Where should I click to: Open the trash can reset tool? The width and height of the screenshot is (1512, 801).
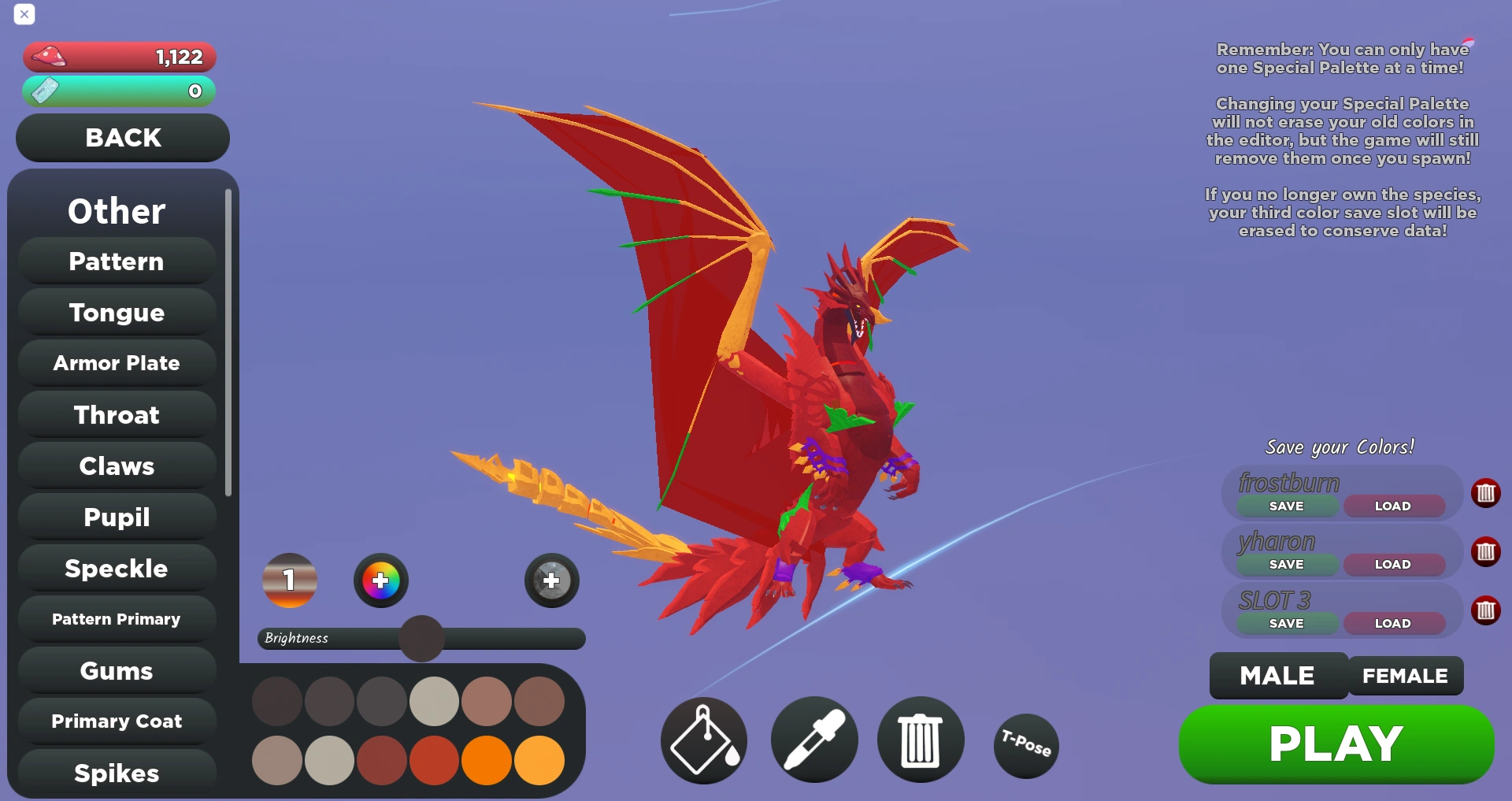tap(920, 740)
